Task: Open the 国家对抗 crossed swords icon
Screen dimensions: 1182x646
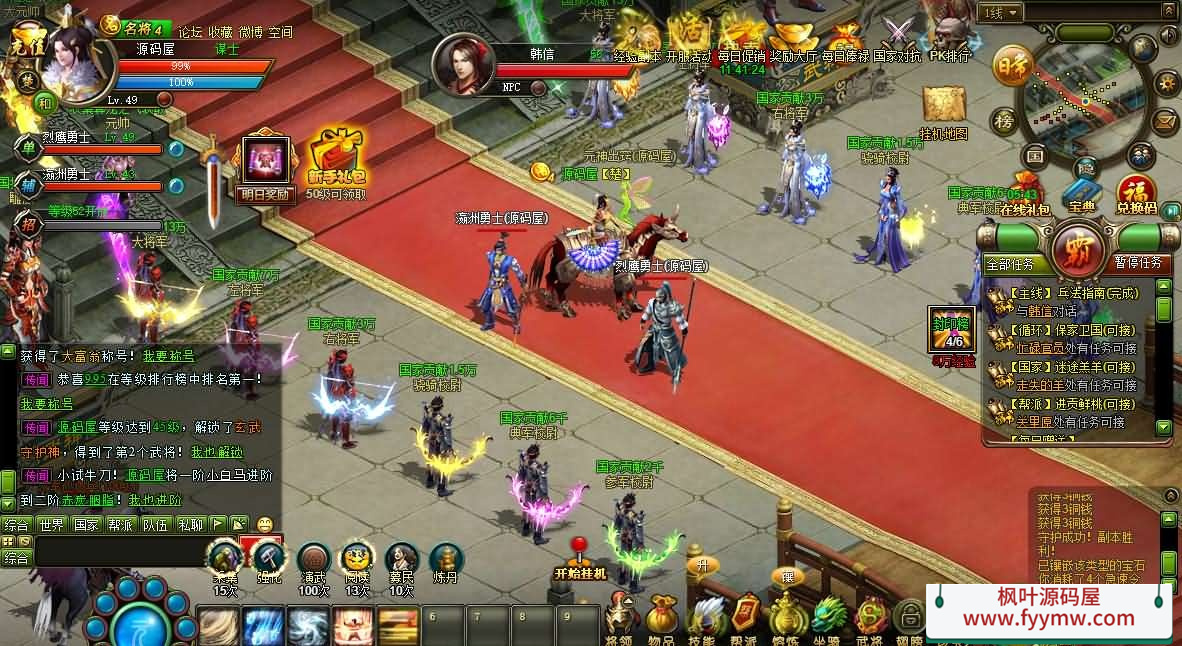Action: coord(897,38)
